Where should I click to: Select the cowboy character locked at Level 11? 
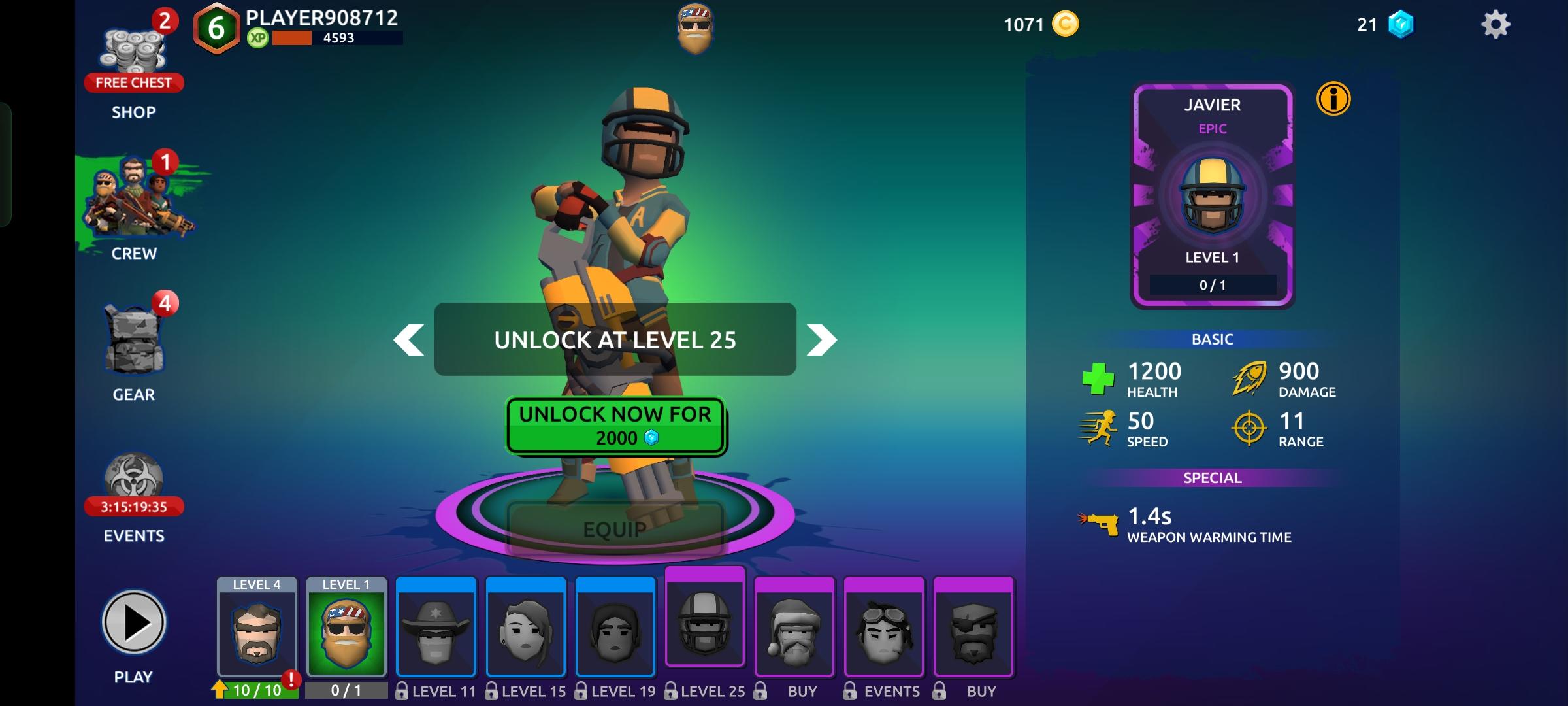436,631
